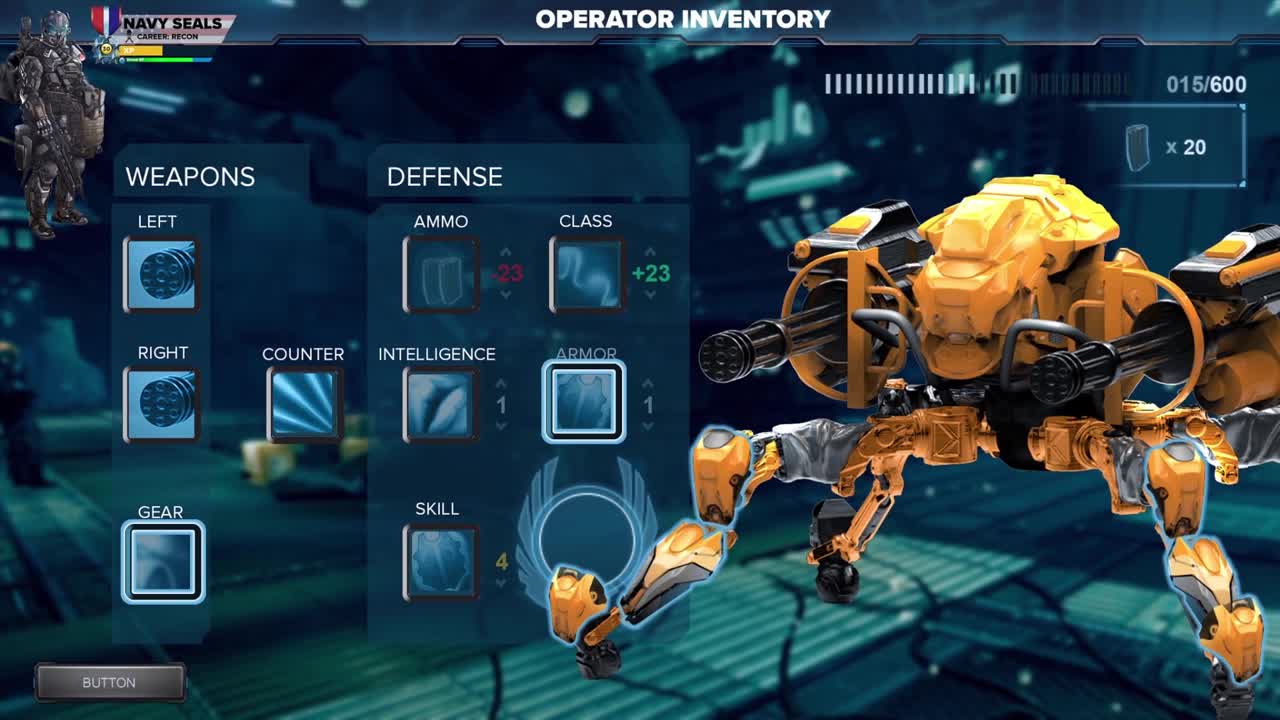Select the highlighted ARMOR slot
The height and width of the screenshot is (720, 1280).
586,403
